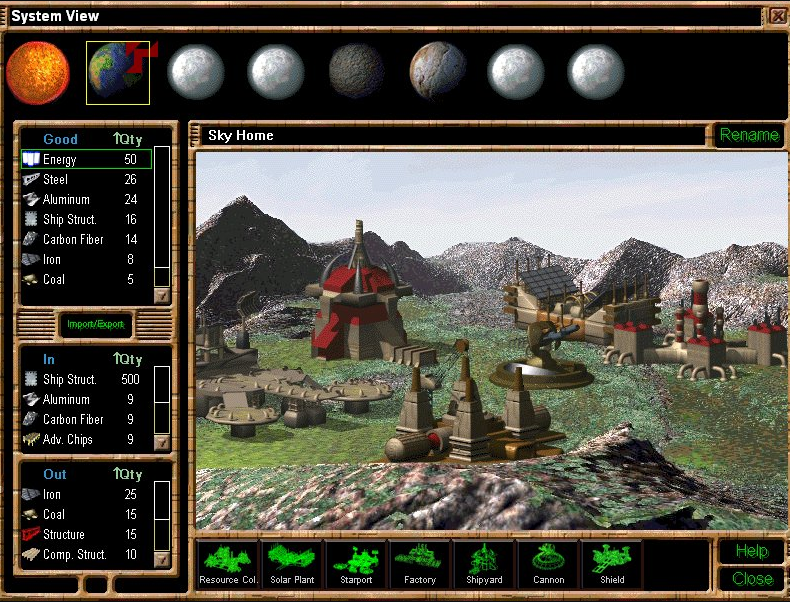The height and width of the screenshot is (602, 790).
Task: Choose the Solar Plant building
Action: tap(292, 563)
